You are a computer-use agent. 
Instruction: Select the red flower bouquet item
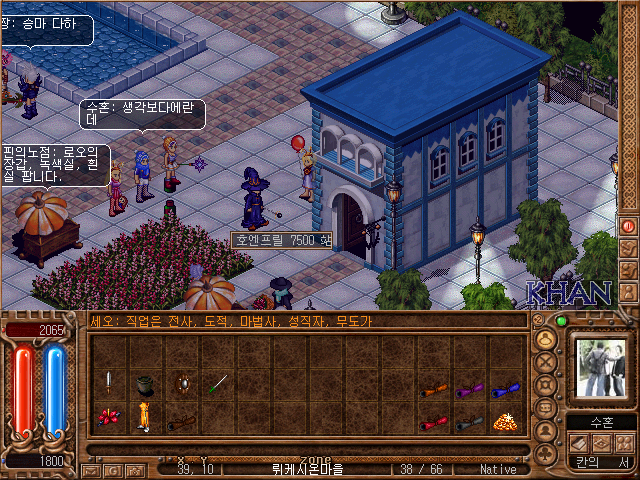[x=108, y=419]
